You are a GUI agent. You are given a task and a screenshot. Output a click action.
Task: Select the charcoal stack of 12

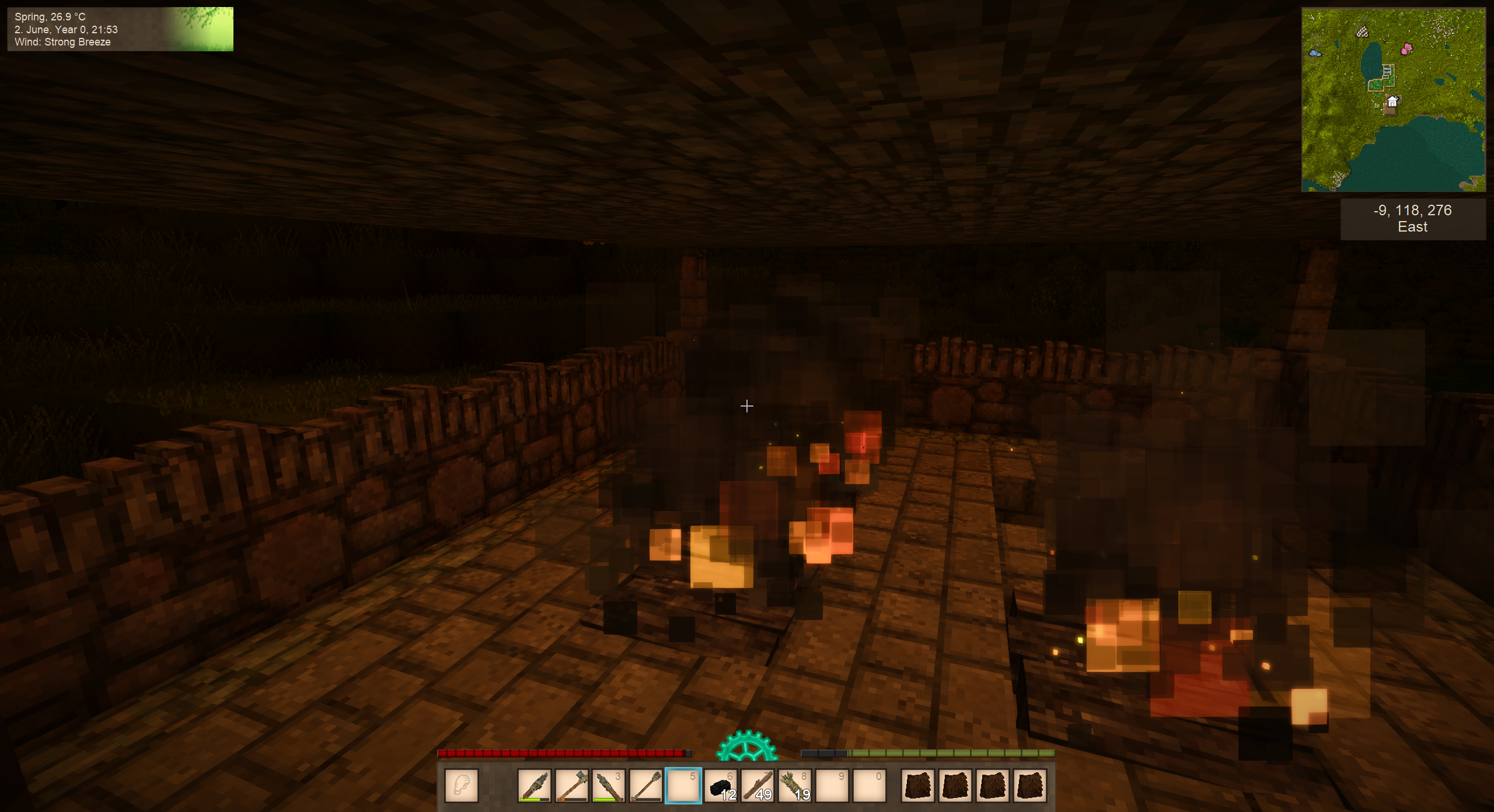(x=720, y=785)
